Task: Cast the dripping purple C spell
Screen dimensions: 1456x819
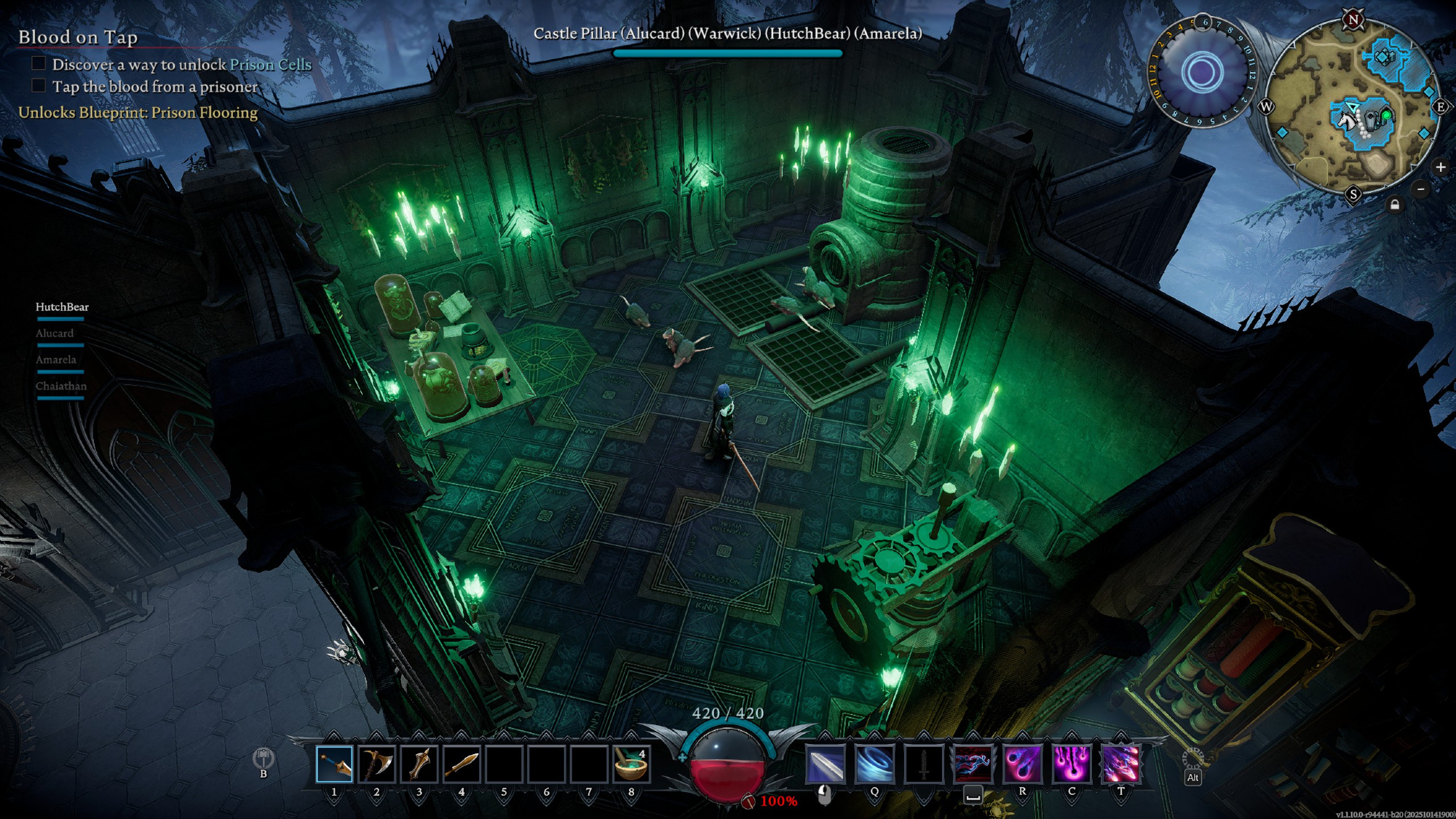Action: pos(1072,764)
